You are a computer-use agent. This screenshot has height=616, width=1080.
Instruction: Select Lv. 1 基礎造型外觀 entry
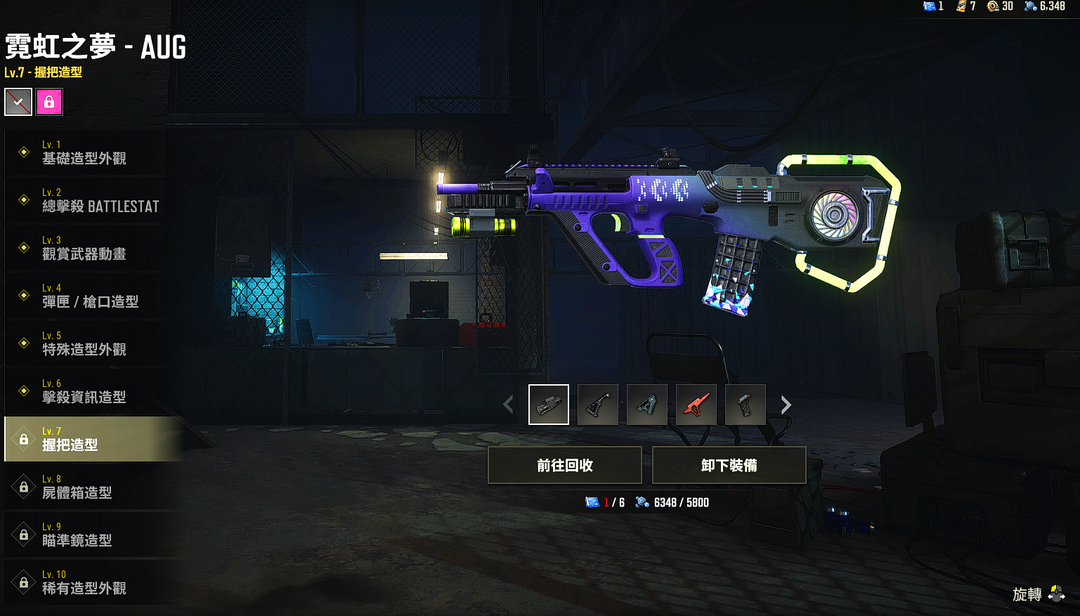pos(90,152)
